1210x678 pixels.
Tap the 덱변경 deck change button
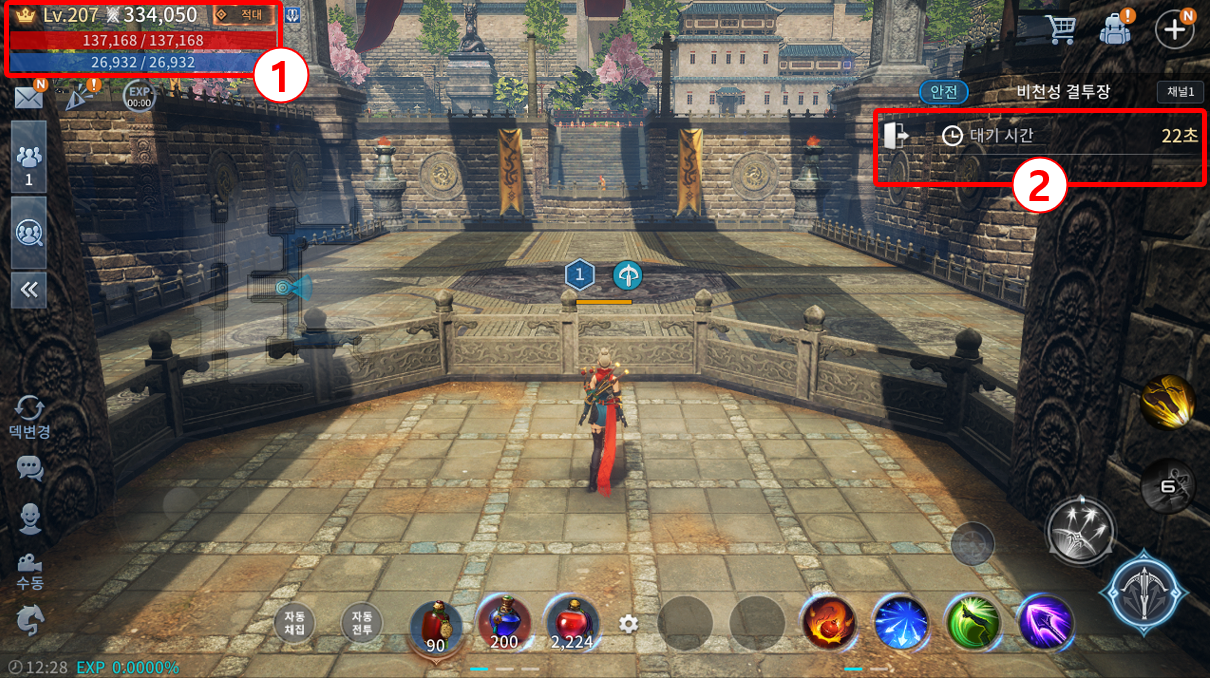coord(29,415)
